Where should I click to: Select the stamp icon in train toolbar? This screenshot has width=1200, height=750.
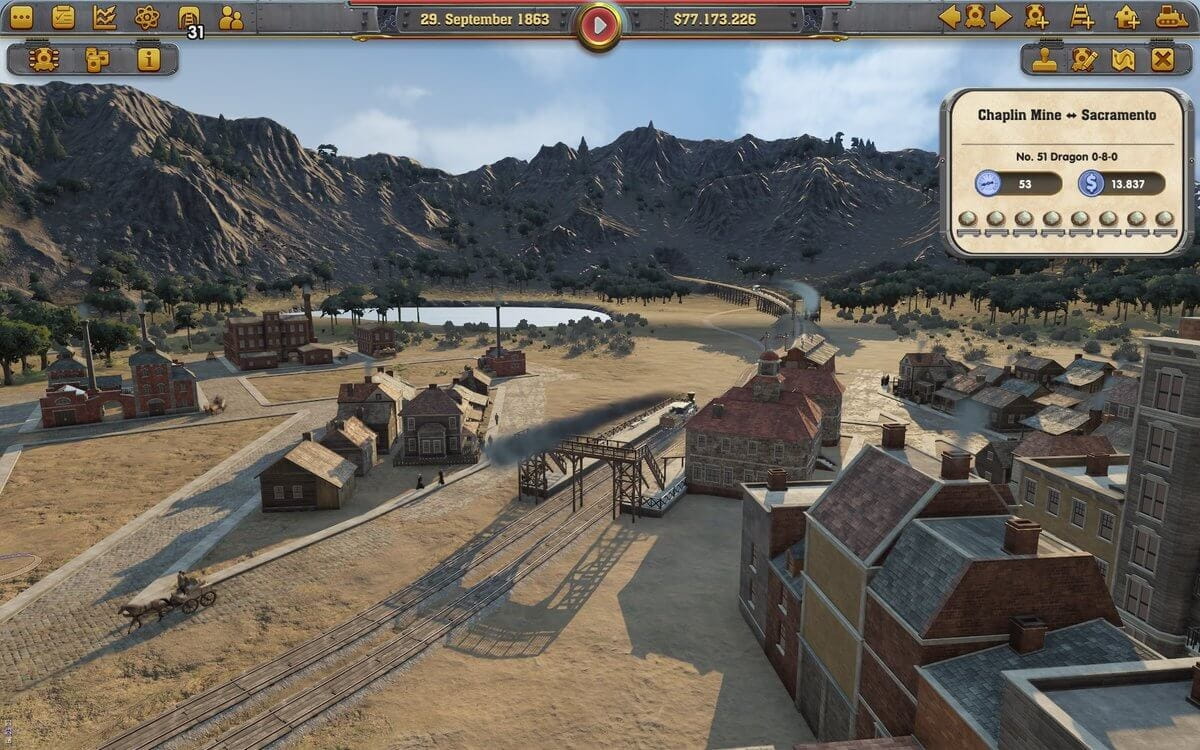1045,59
